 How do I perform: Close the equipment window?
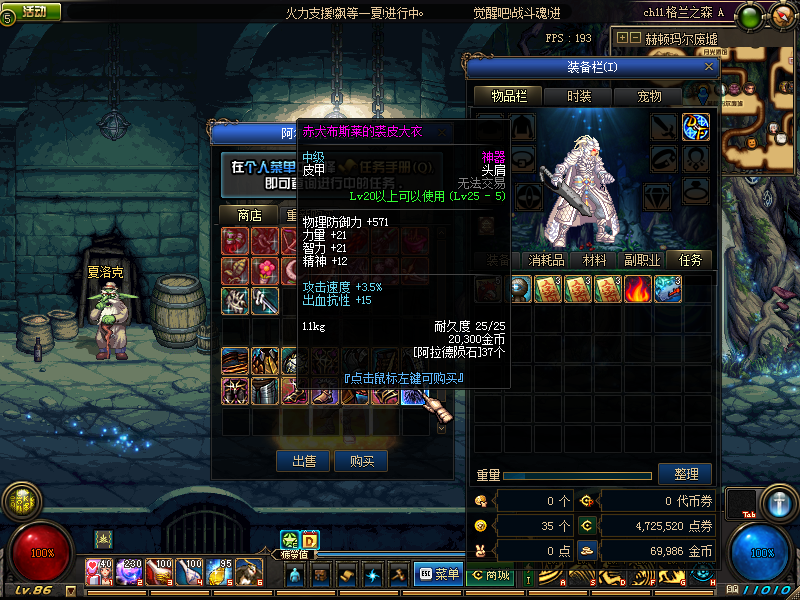(710, 67)
